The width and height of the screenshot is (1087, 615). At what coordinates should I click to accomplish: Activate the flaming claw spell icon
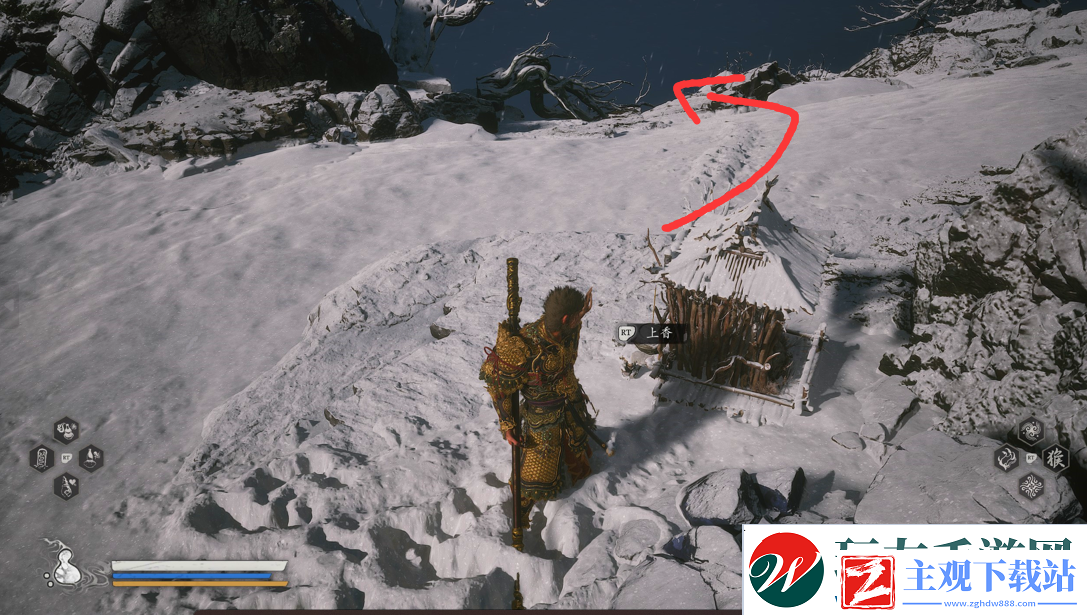point(1006,459)
